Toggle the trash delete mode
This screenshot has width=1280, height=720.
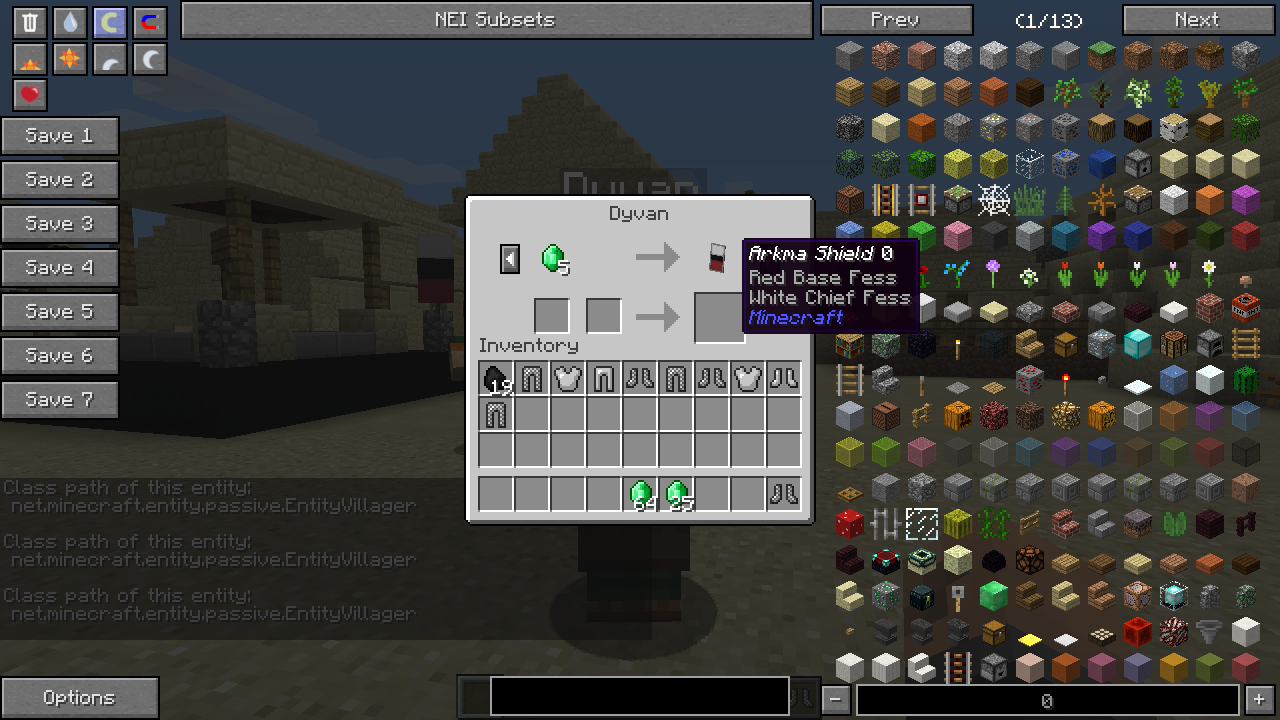30,22
